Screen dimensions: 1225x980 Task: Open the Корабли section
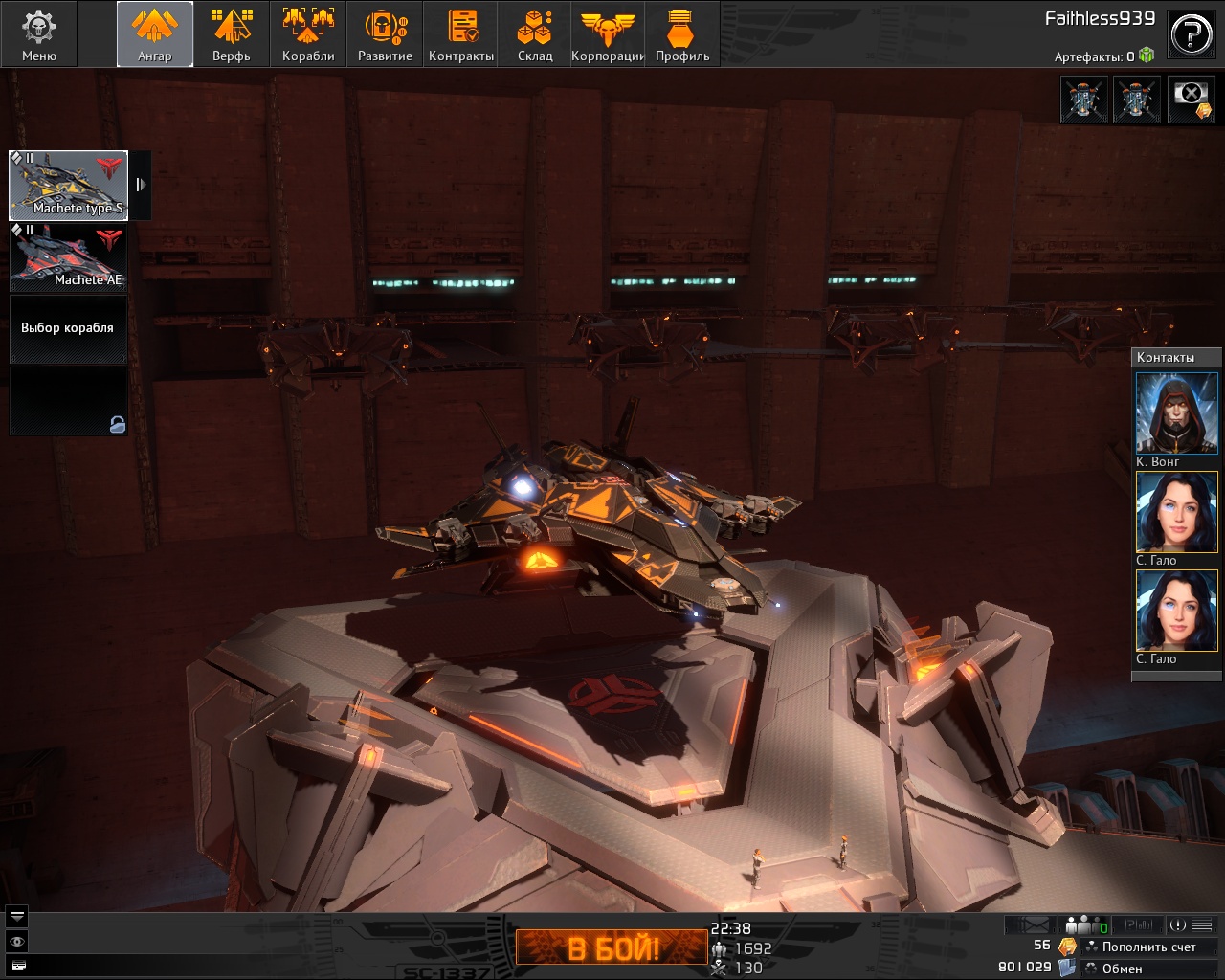tap(308, 33)
